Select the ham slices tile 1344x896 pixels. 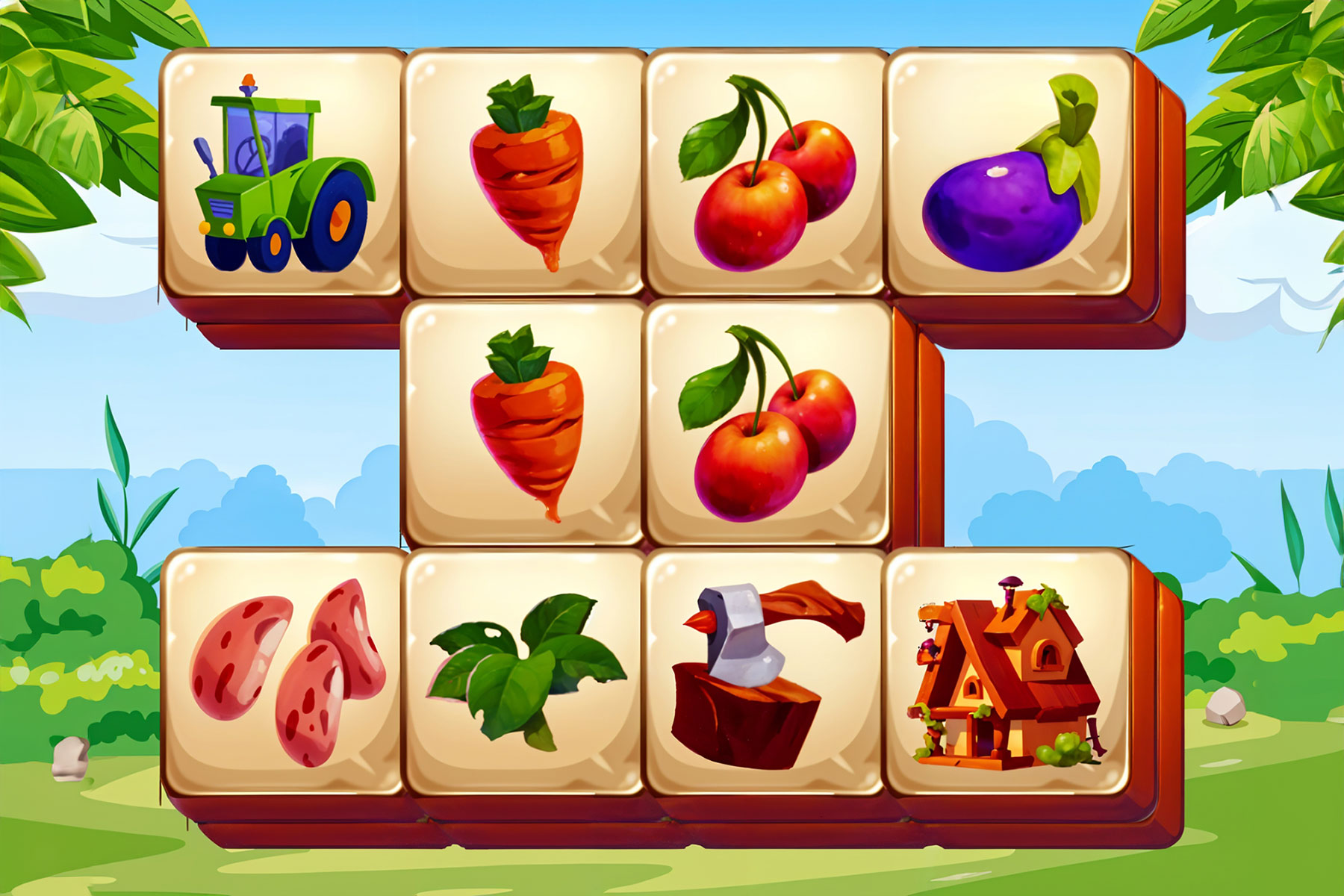point(280,679)
